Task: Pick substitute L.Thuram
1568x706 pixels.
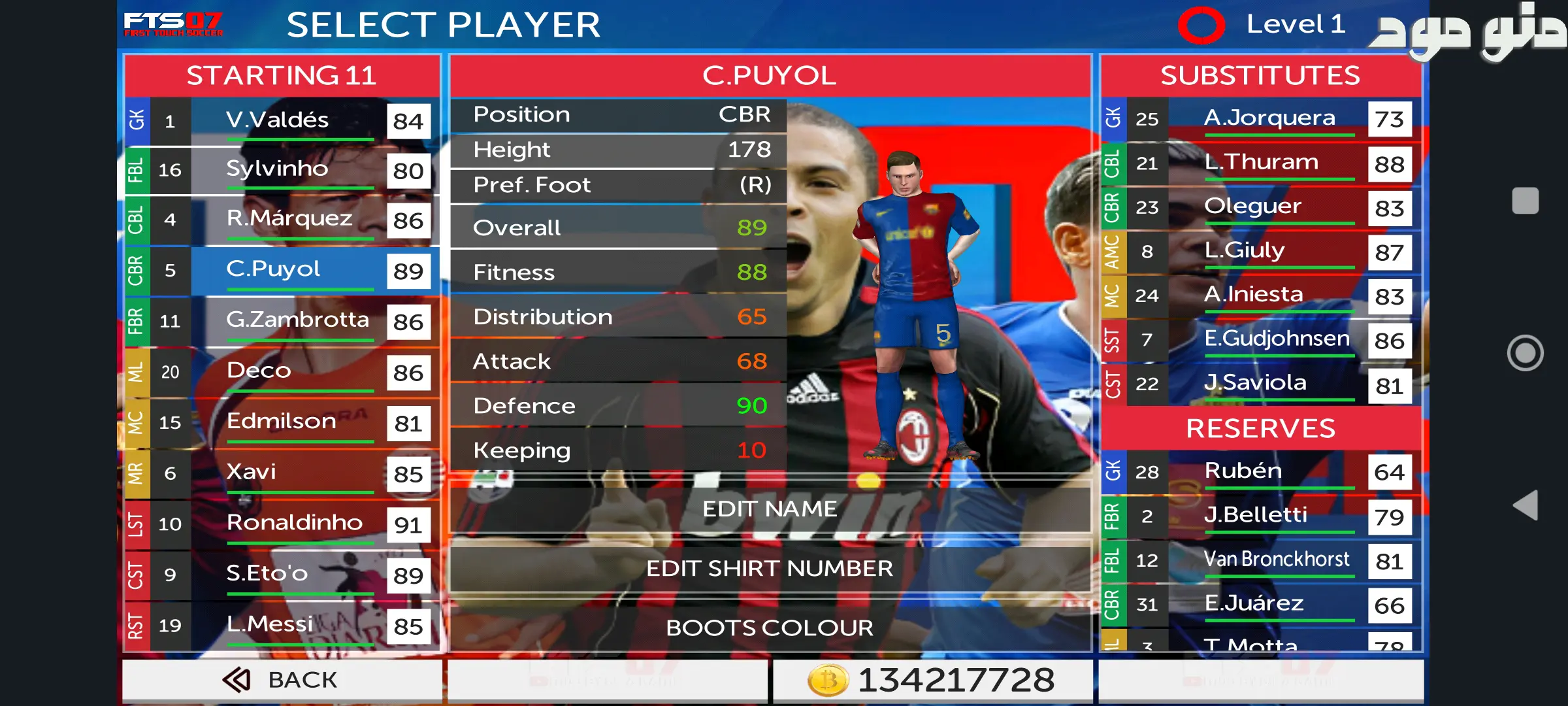Action: [x=1261, y=163]
